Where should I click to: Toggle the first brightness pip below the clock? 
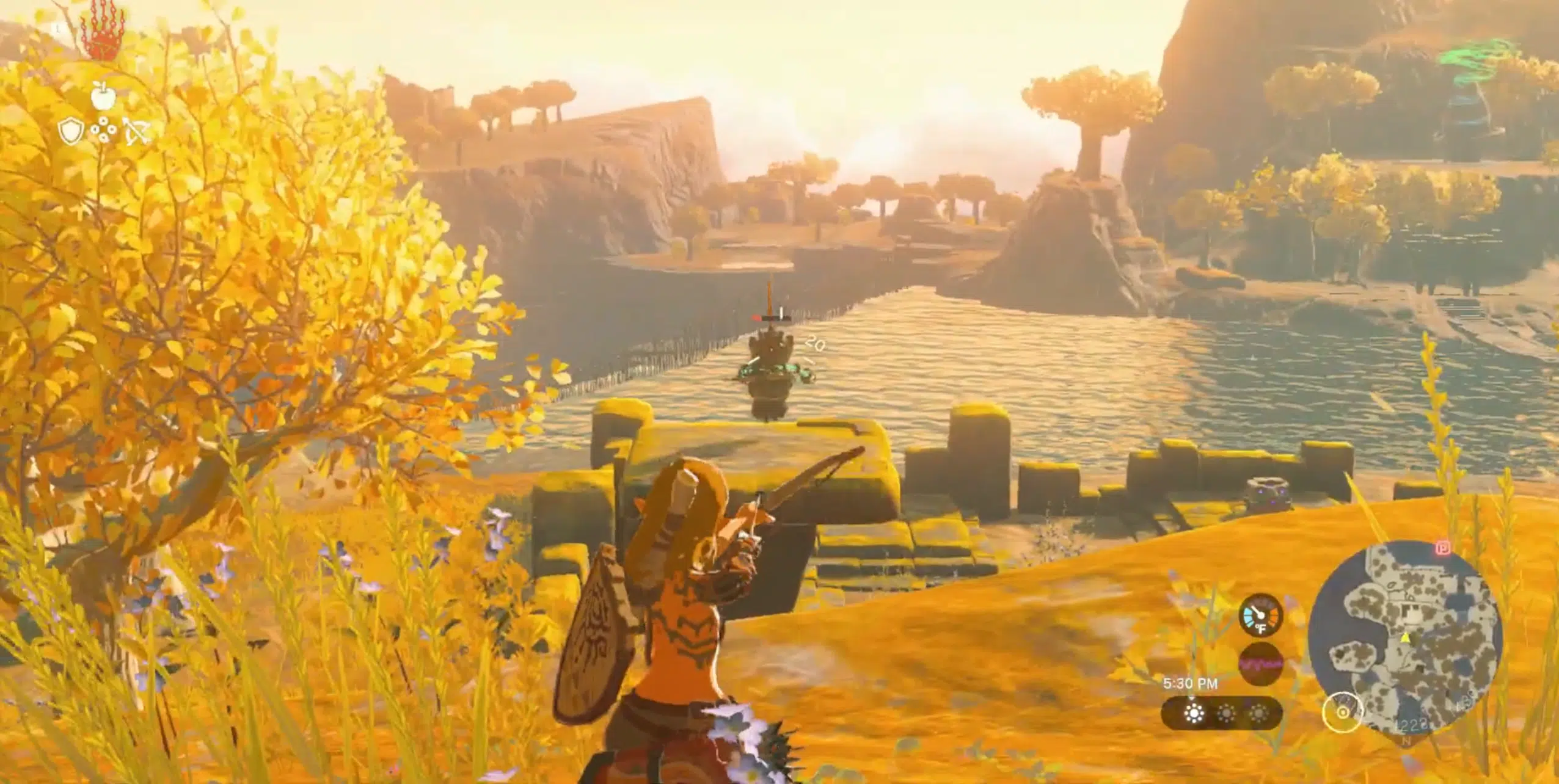pos(1194,713)
